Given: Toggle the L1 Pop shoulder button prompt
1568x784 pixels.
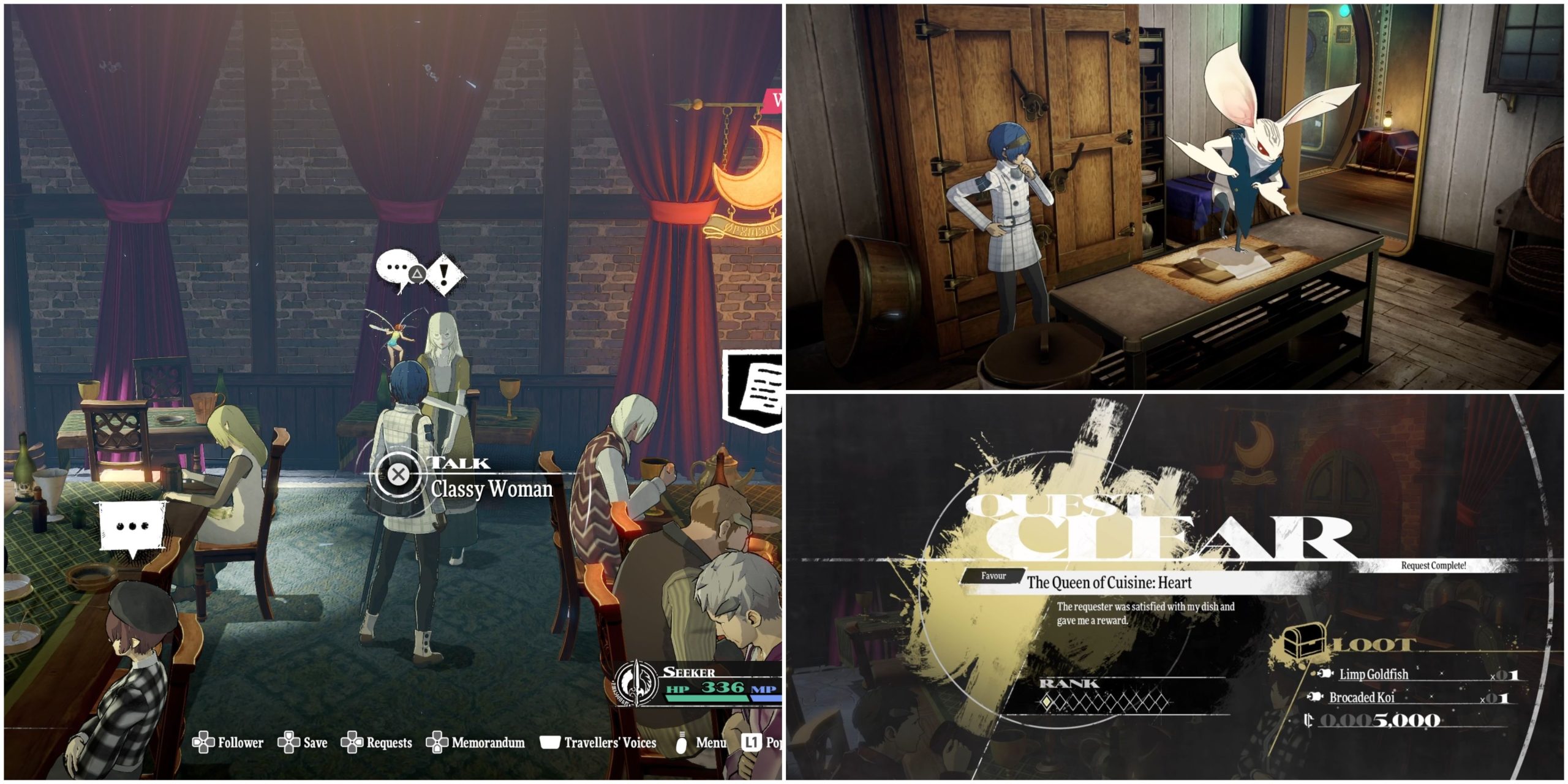Looking at the screenshot, I should coord(752,742).
